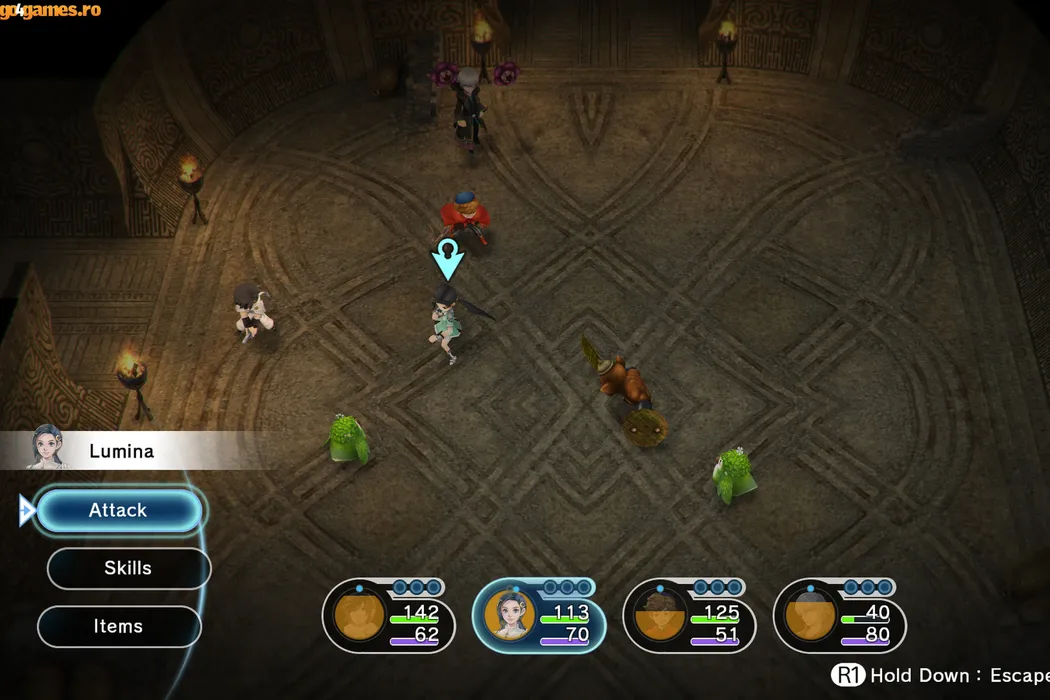The width and height of the screenshot is (1050, 700).
Task: Select Lumina's highlighted party portrait
Action: 510,616
